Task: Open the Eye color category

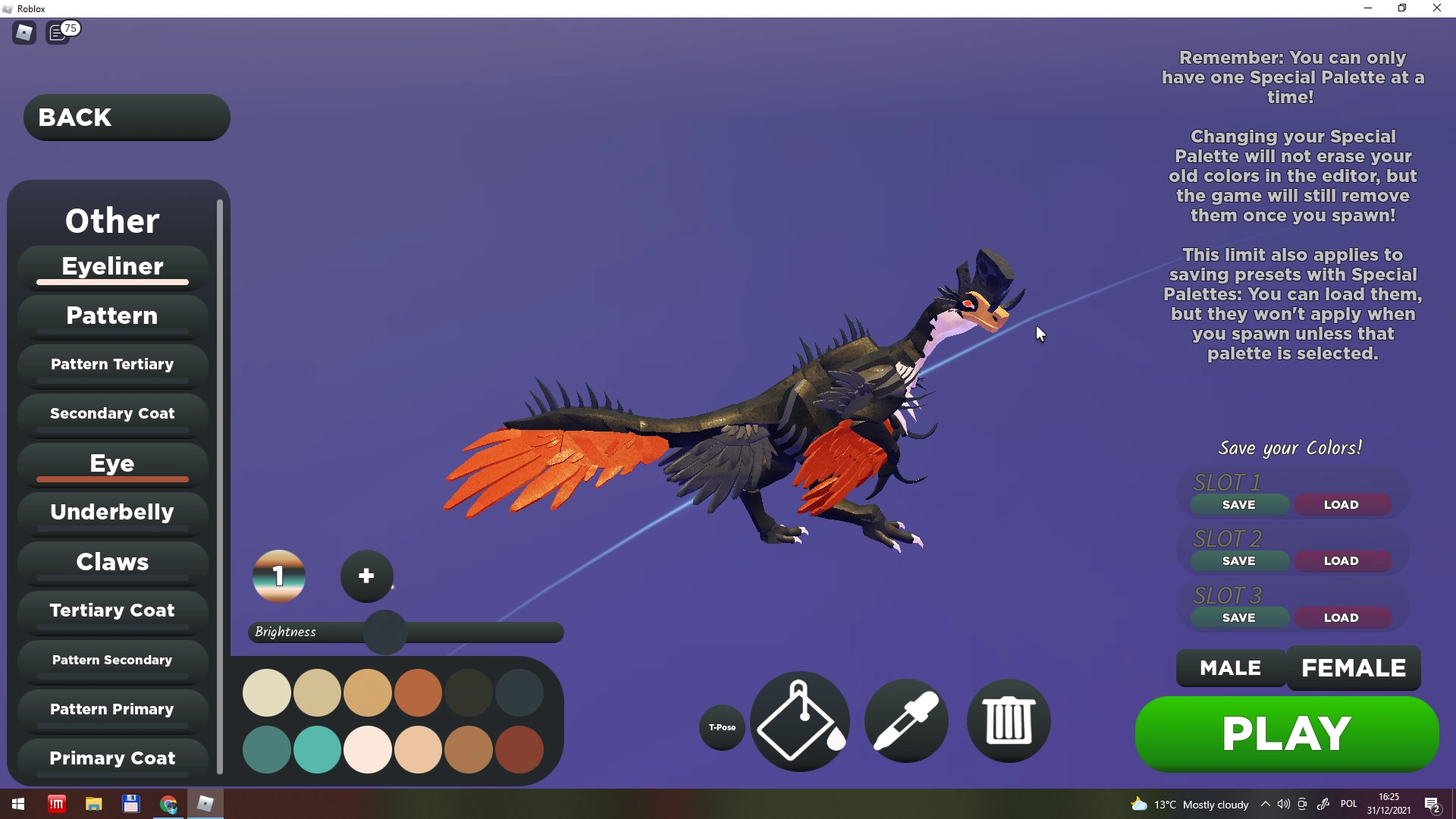Action: pyautogui.click(x=111, y=463)
